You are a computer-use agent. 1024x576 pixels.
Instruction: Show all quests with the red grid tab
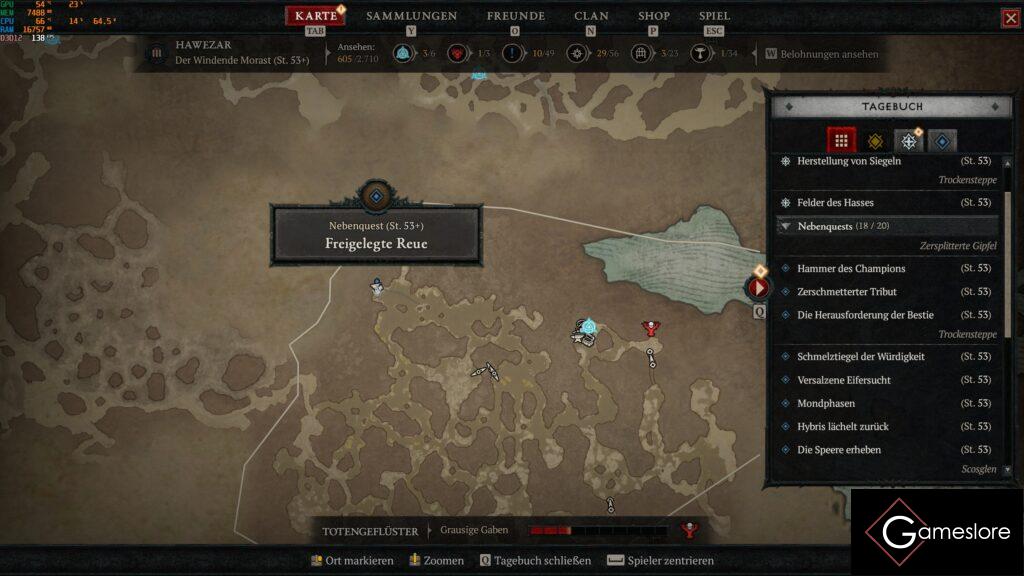click(x=842, y=141)
